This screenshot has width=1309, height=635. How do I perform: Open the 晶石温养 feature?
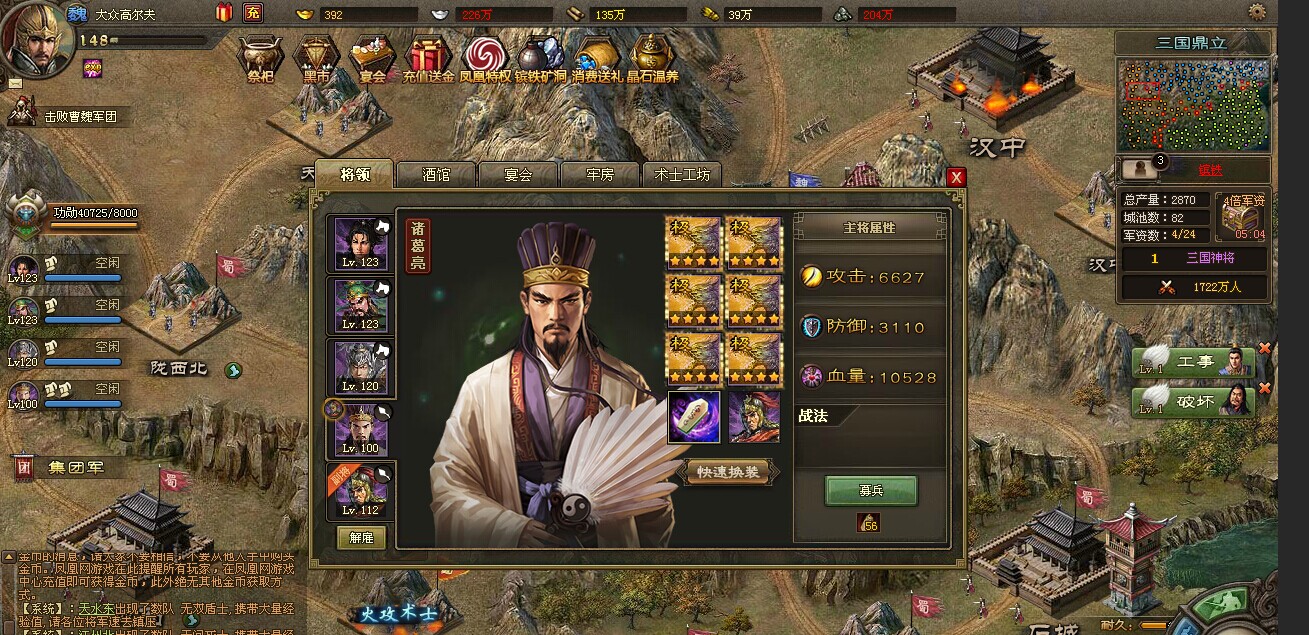(652, 58)
